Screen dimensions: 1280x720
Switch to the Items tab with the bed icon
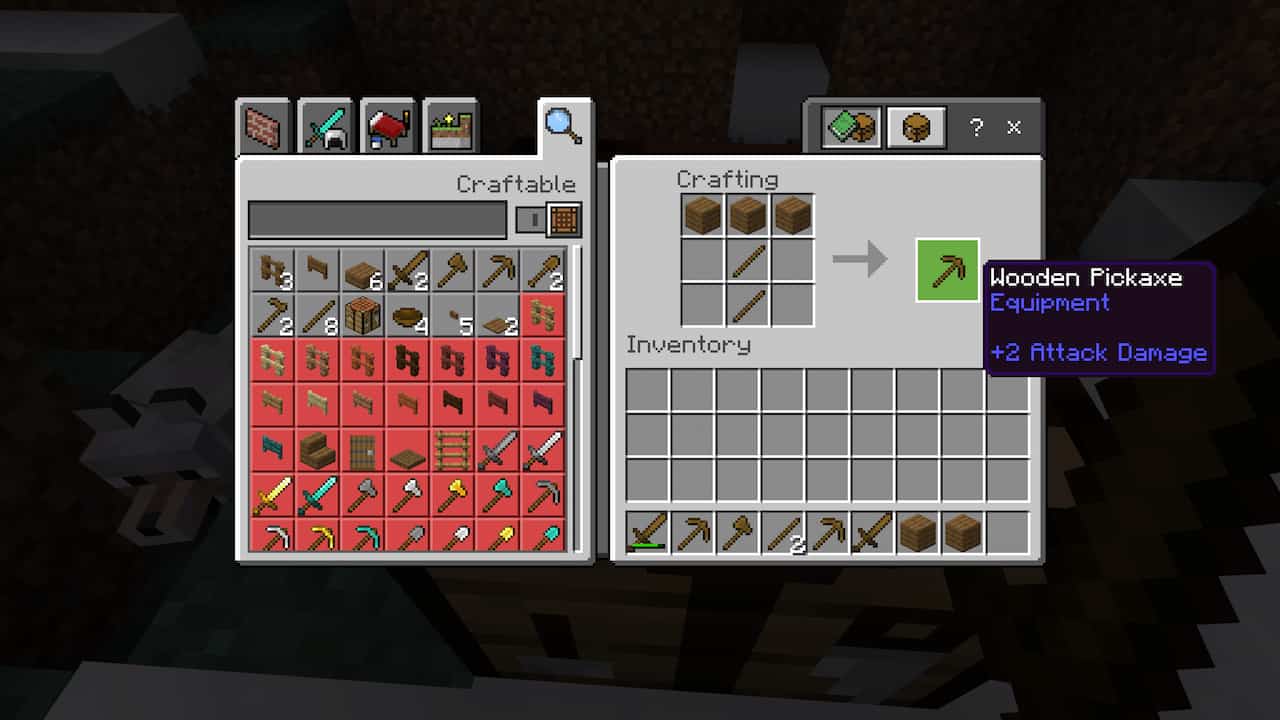(x=387, y=126)
